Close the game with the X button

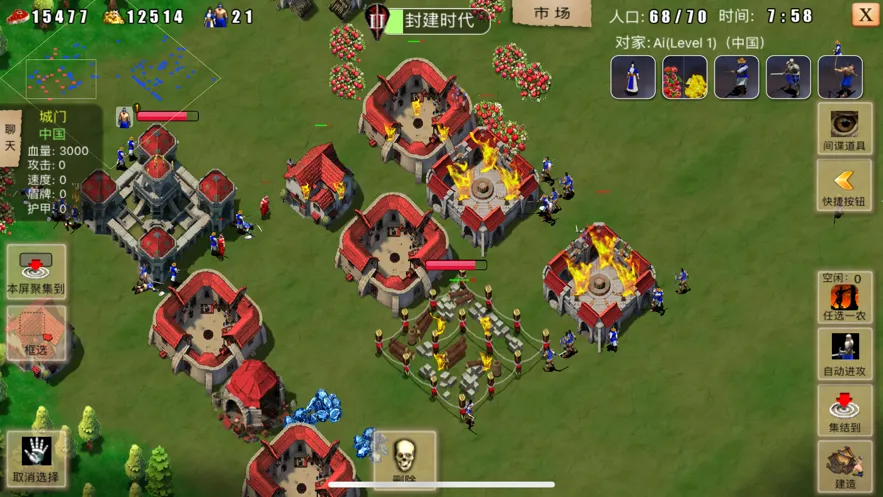[x=865, y=14]
